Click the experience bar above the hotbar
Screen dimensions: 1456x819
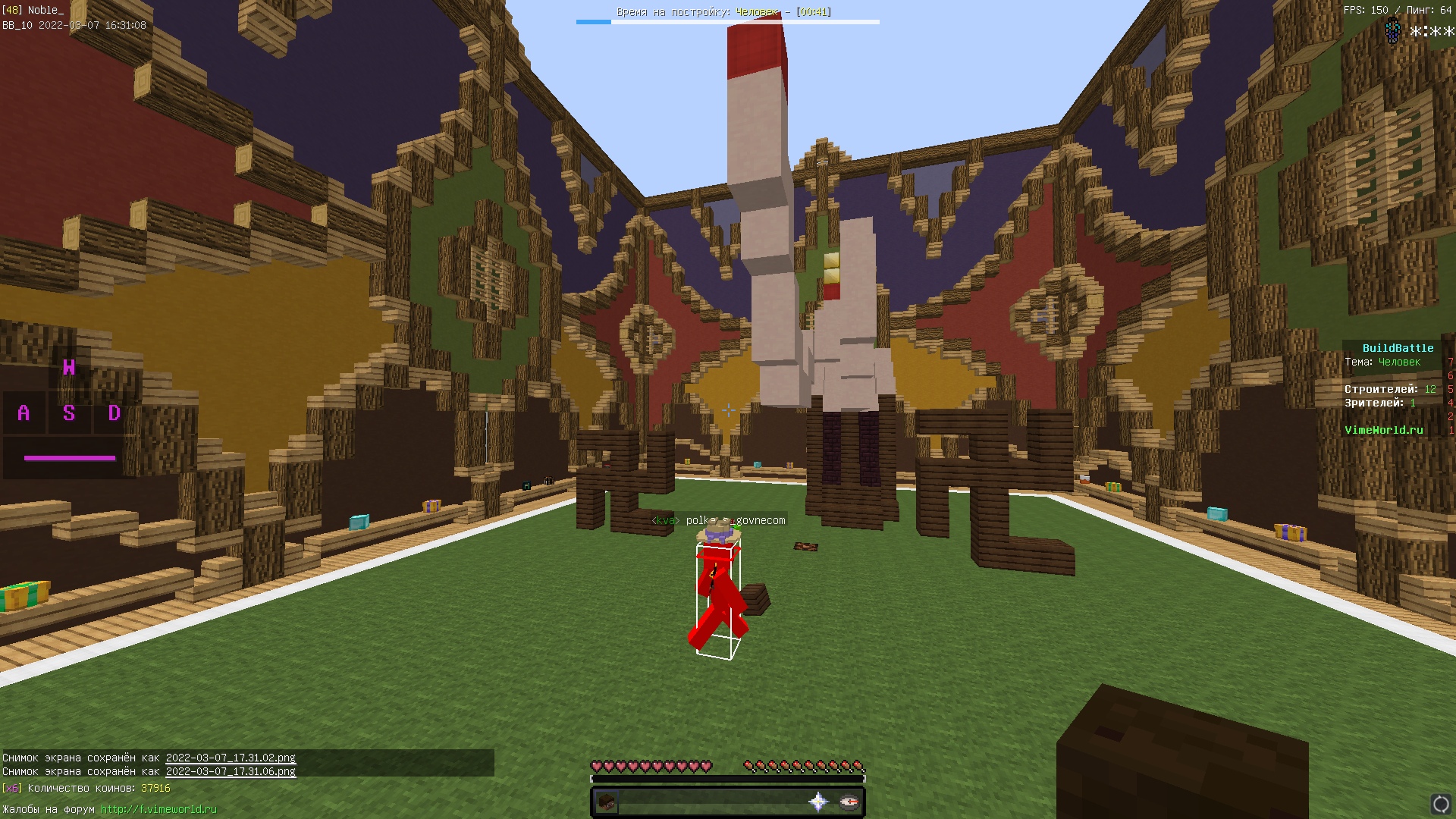728,778
